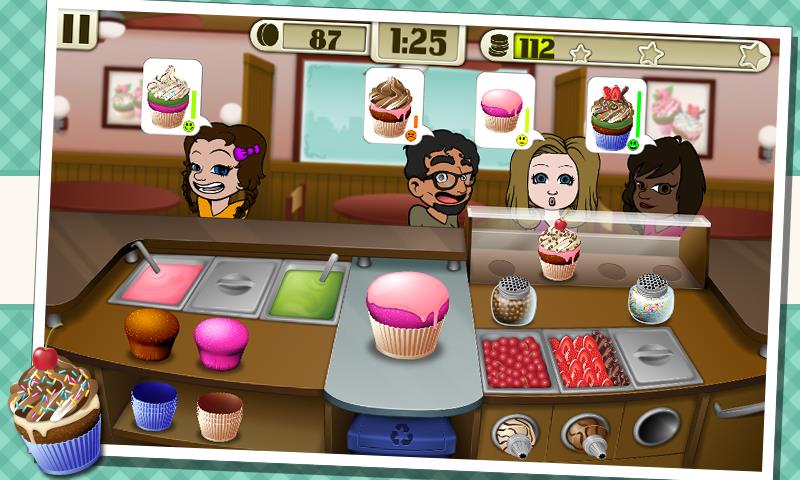Select the pink frosting tray
800x480 pixels.
coord(155,284)
